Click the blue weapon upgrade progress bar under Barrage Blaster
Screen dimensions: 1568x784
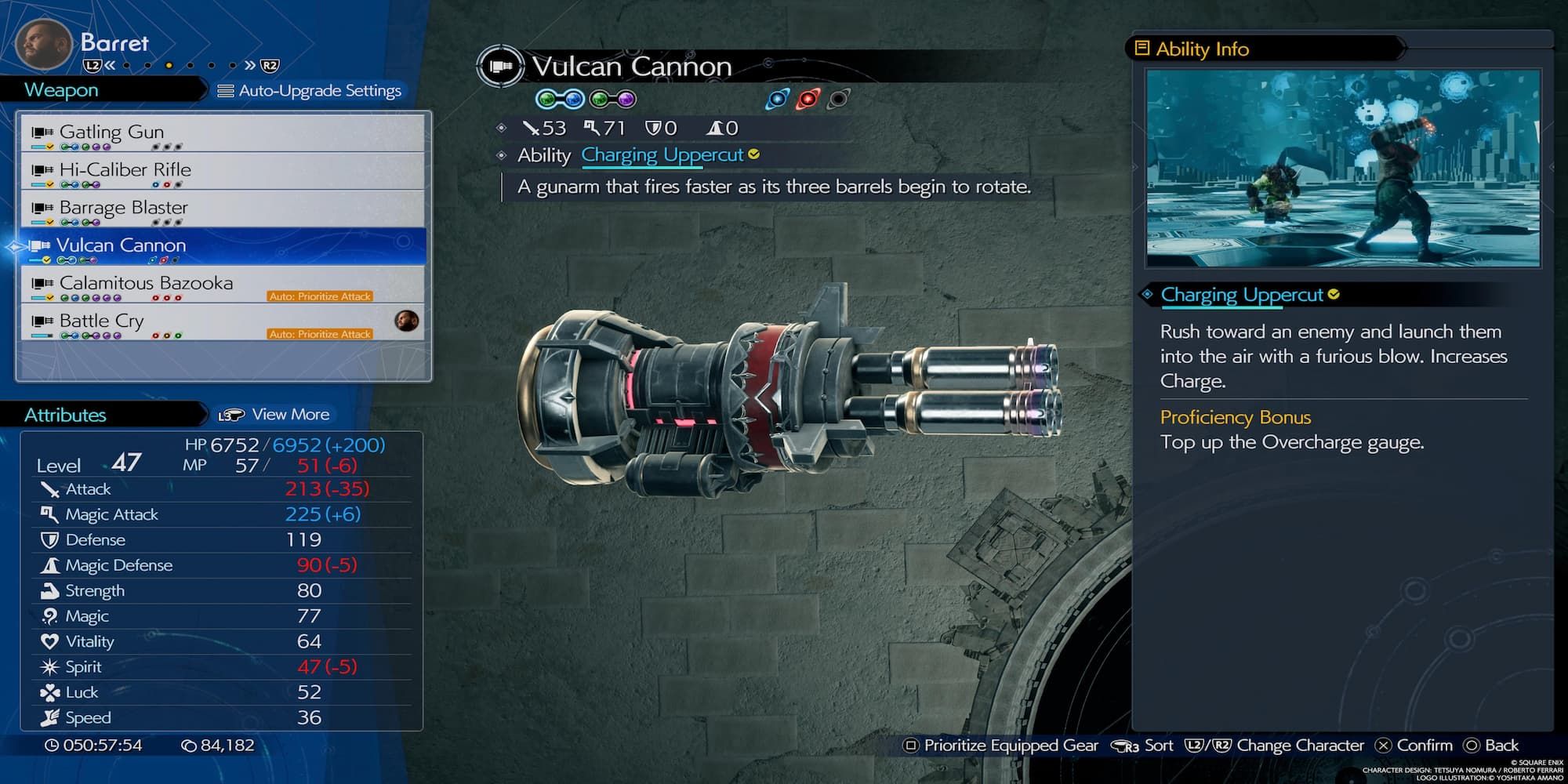(x=37, y=221)
